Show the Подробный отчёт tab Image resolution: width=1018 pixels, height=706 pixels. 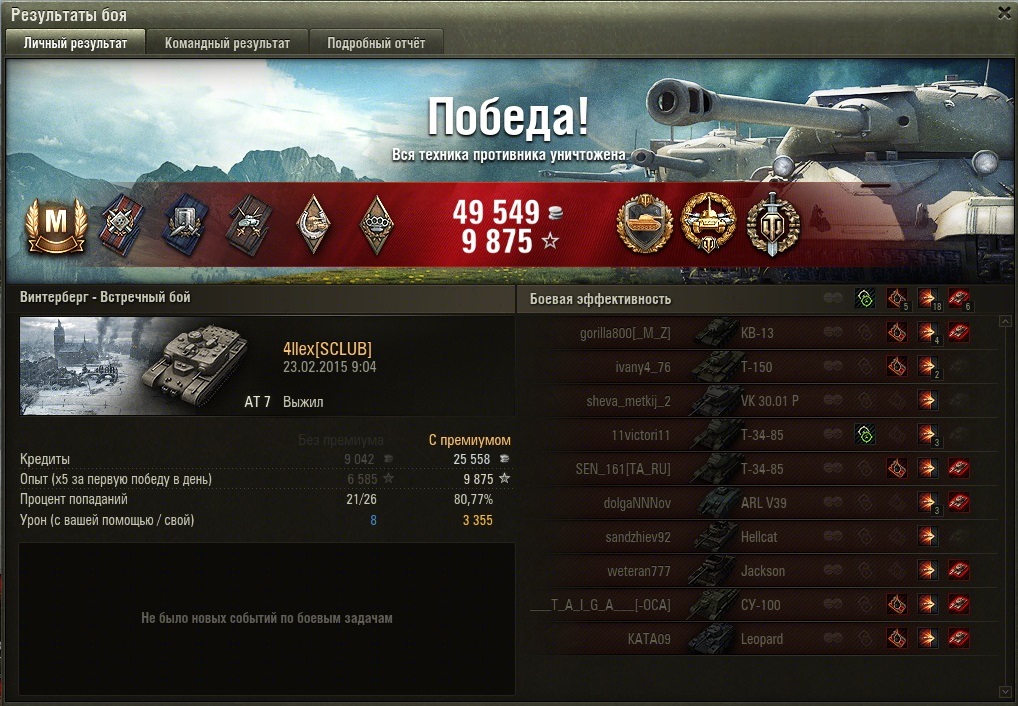click(376, 43)
